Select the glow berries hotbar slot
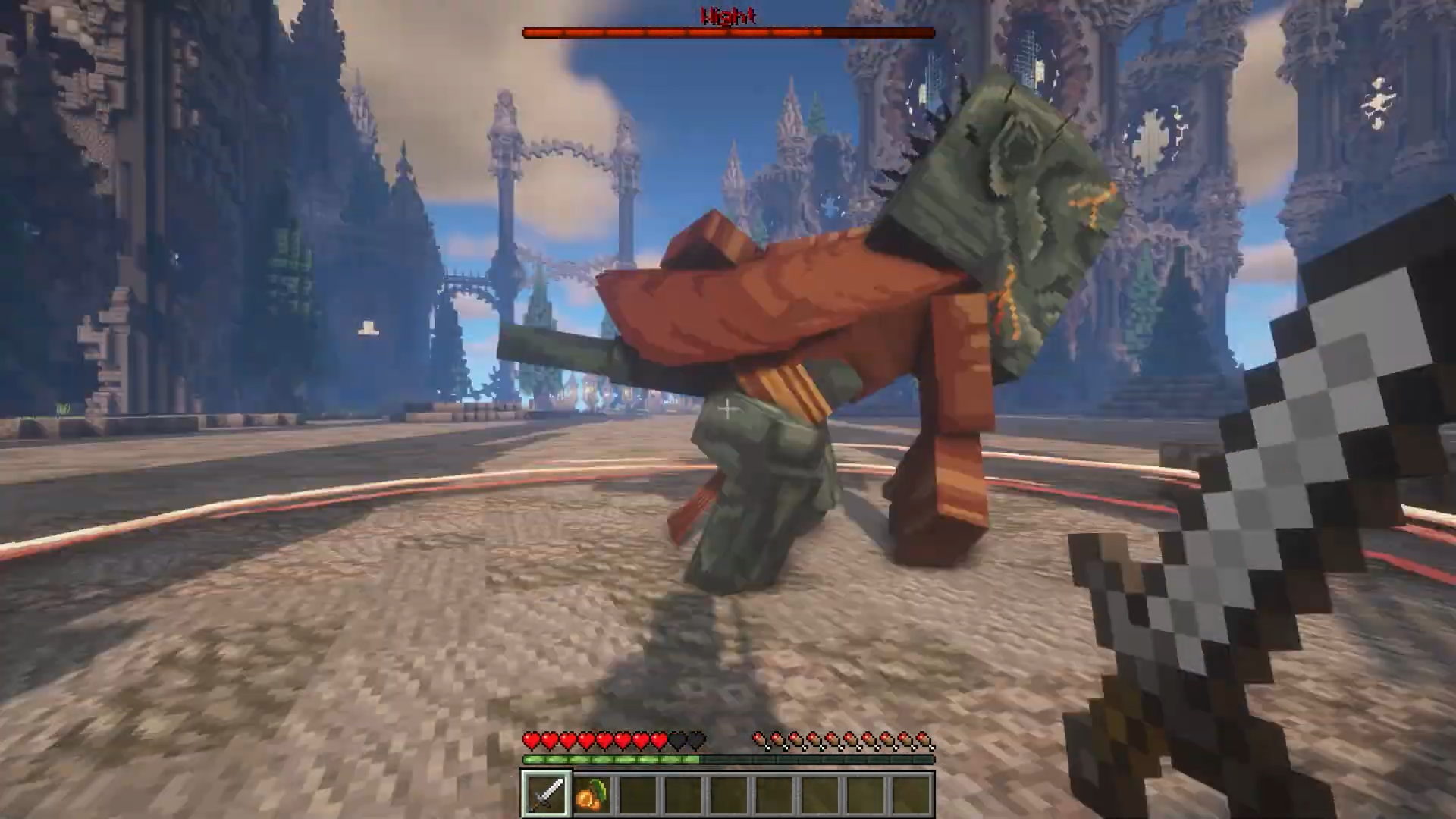Image resolution: width=1456 pixels, height=819 pixels. coord(591,794)
